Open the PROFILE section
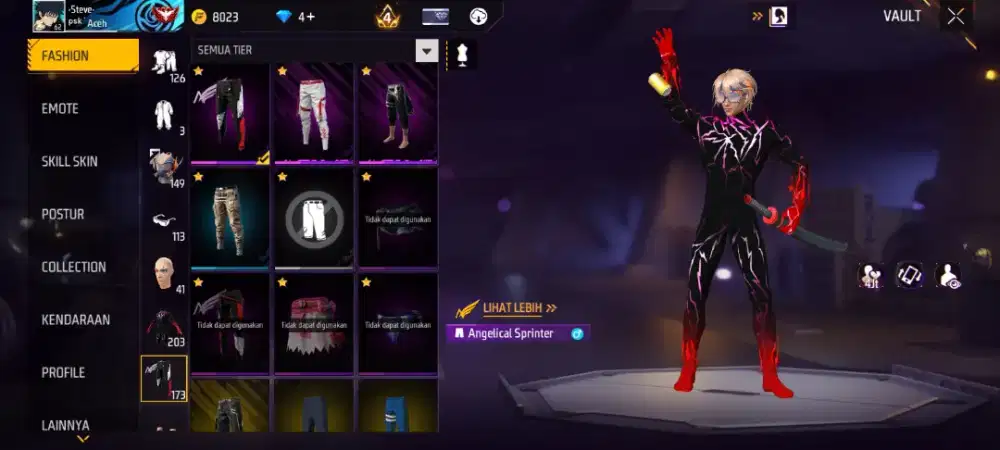 pos(63,373)
